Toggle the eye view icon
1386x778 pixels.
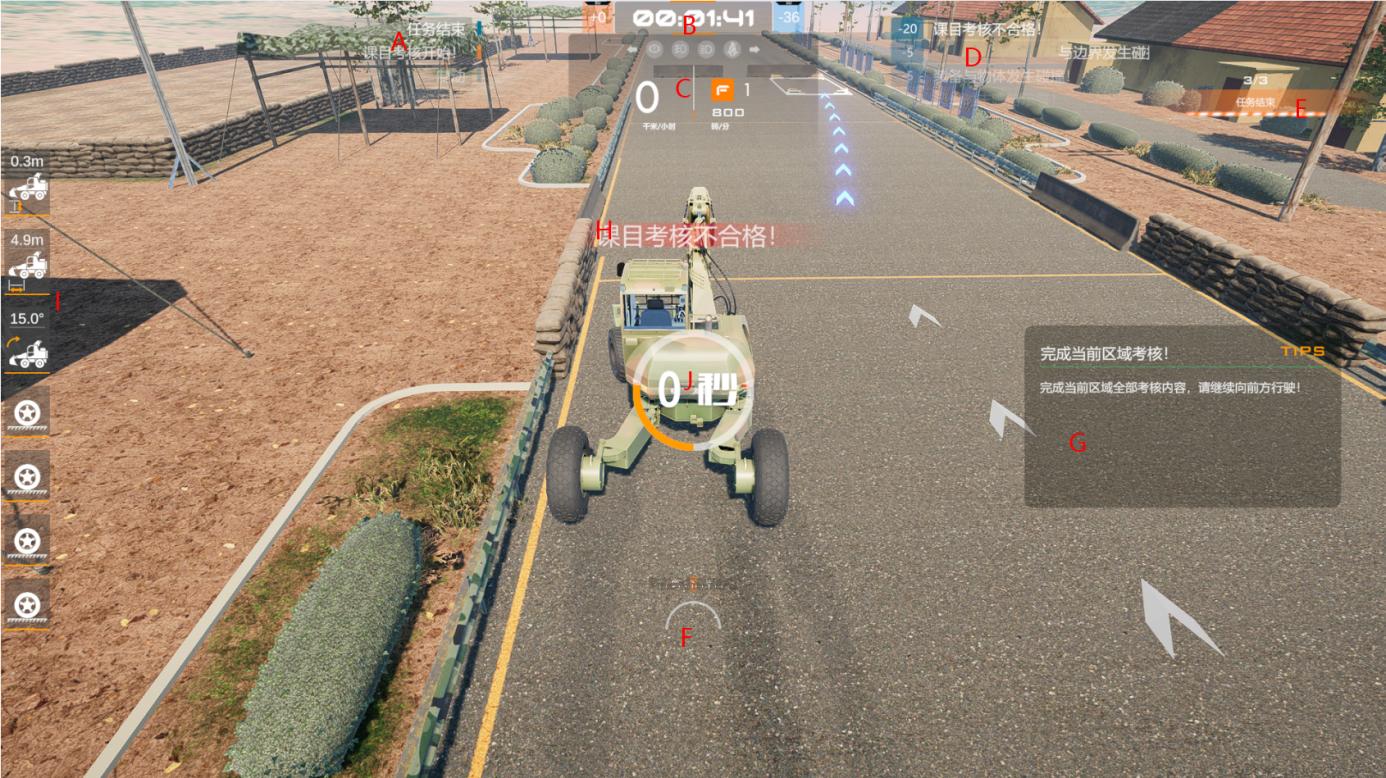[x=656, y=48]
